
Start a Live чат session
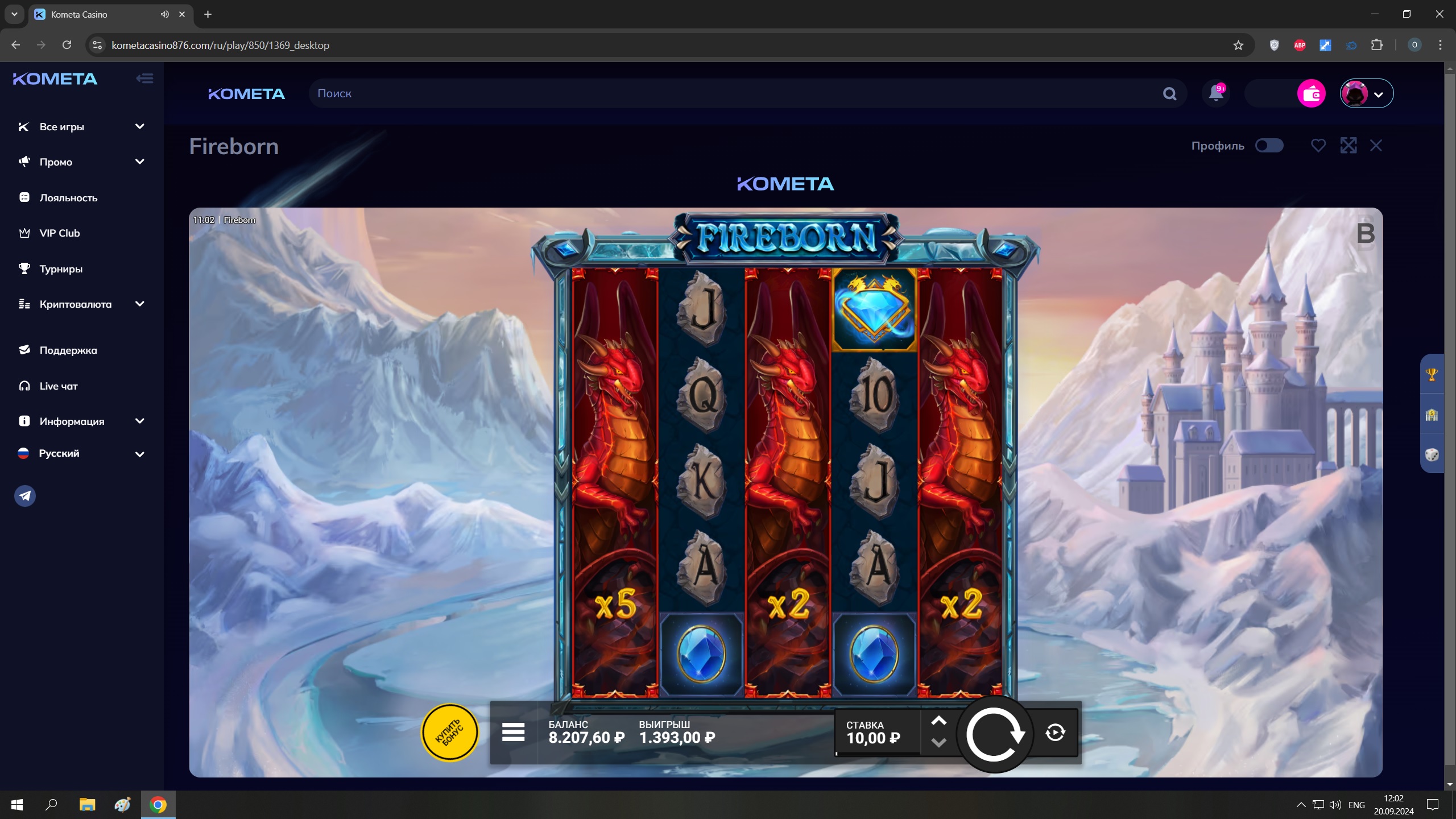[58, 386]
